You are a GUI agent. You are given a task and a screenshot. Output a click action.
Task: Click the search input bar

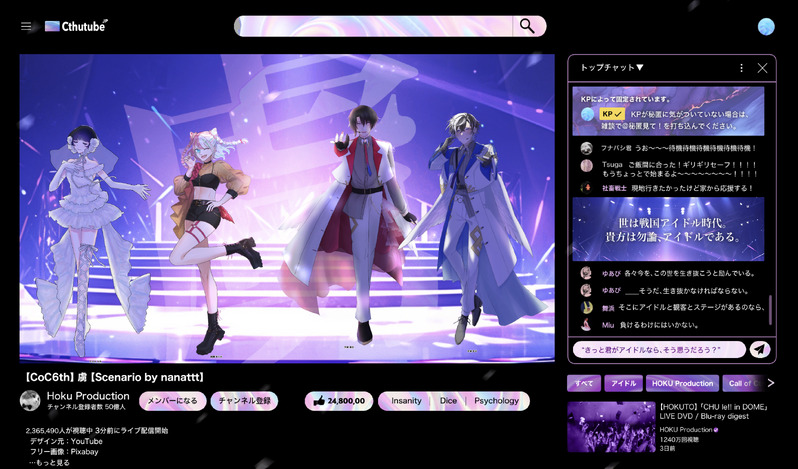[373, 26]
